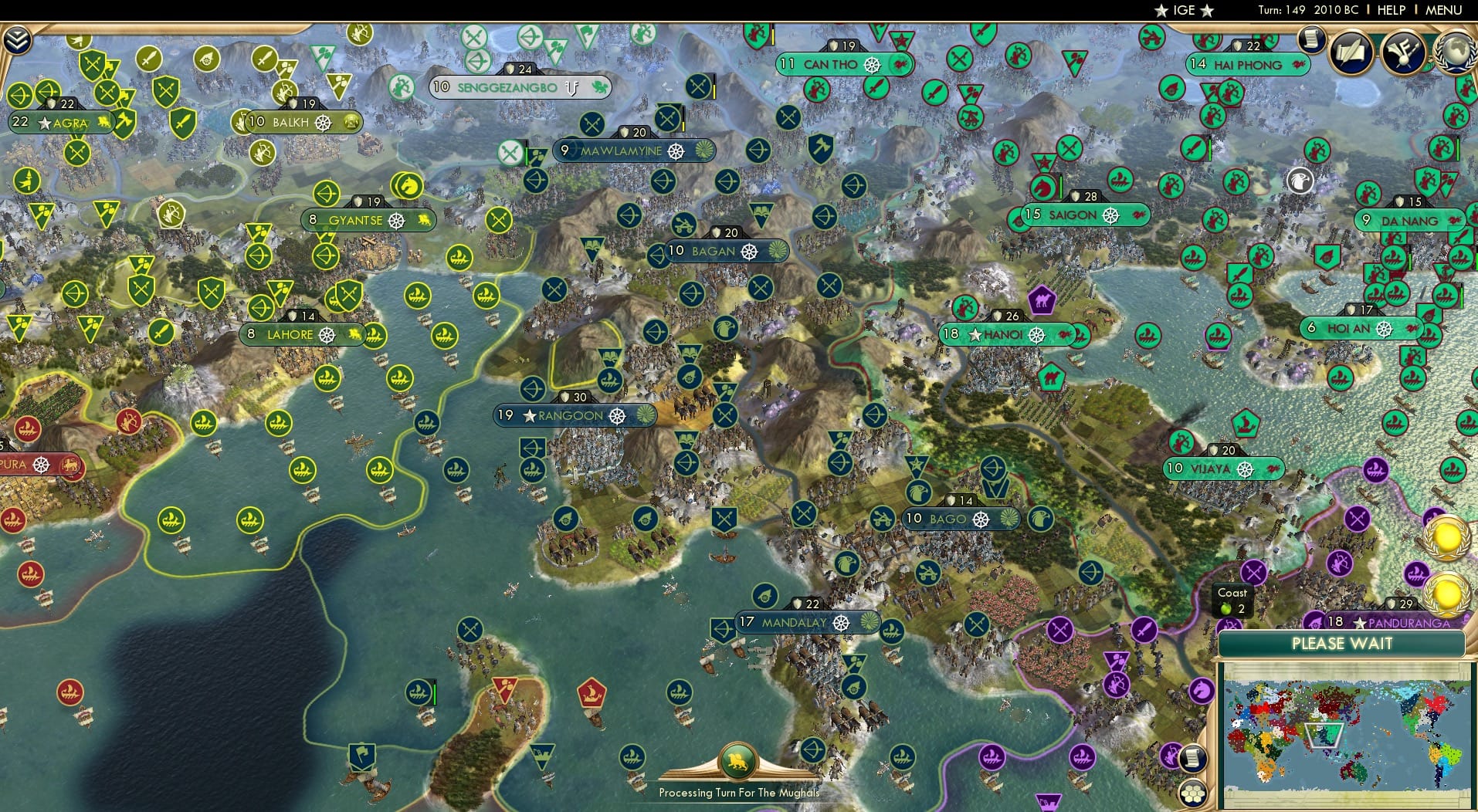The width and height of the screenshot is (1478, 812).
Task: Click the capital star on Hanoi's banner
Action: [x=975, y=336]
